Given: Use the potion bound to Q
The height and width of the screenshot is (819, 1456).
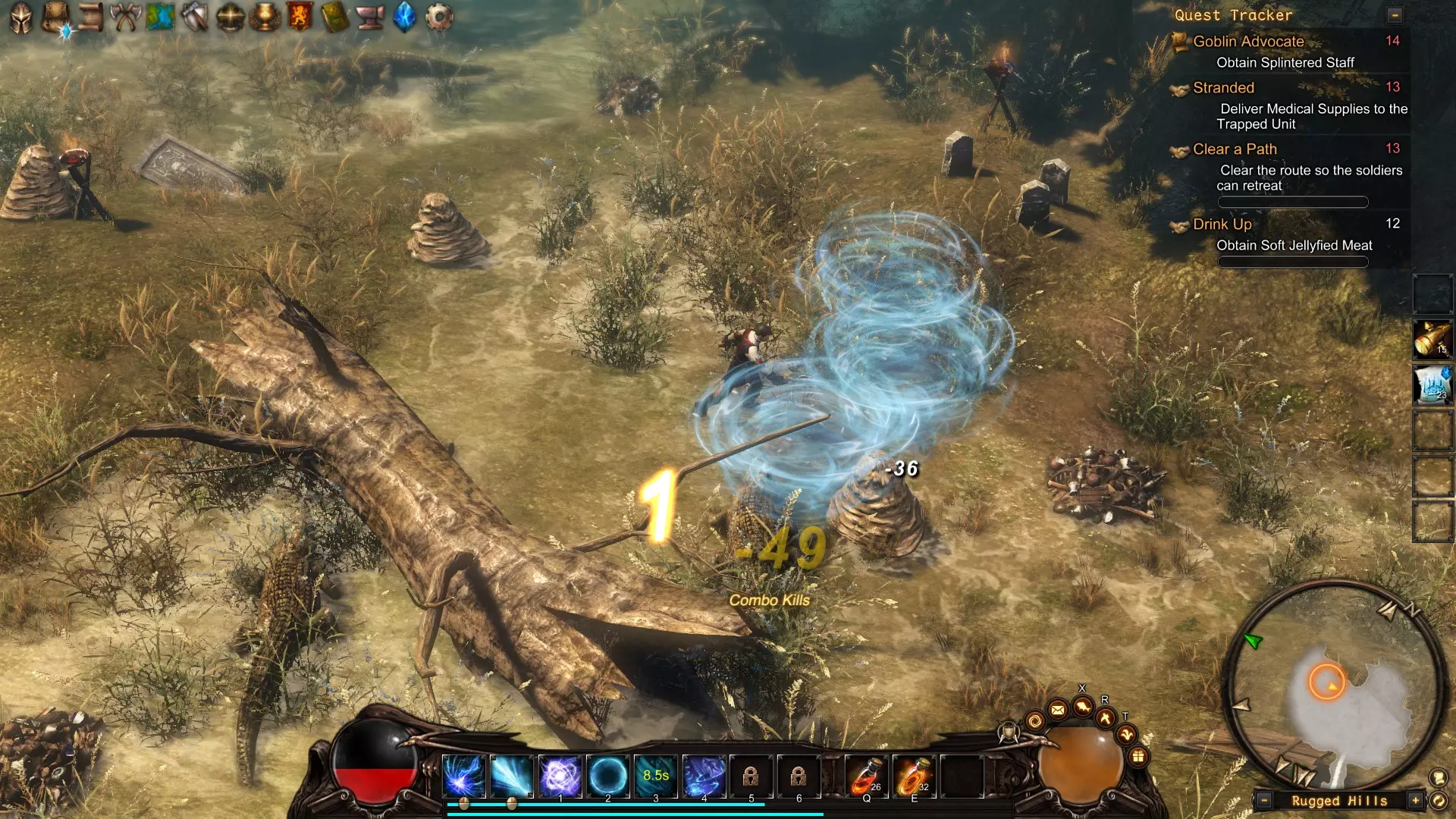Looking at the screenshot, I should tap(866, 776).
